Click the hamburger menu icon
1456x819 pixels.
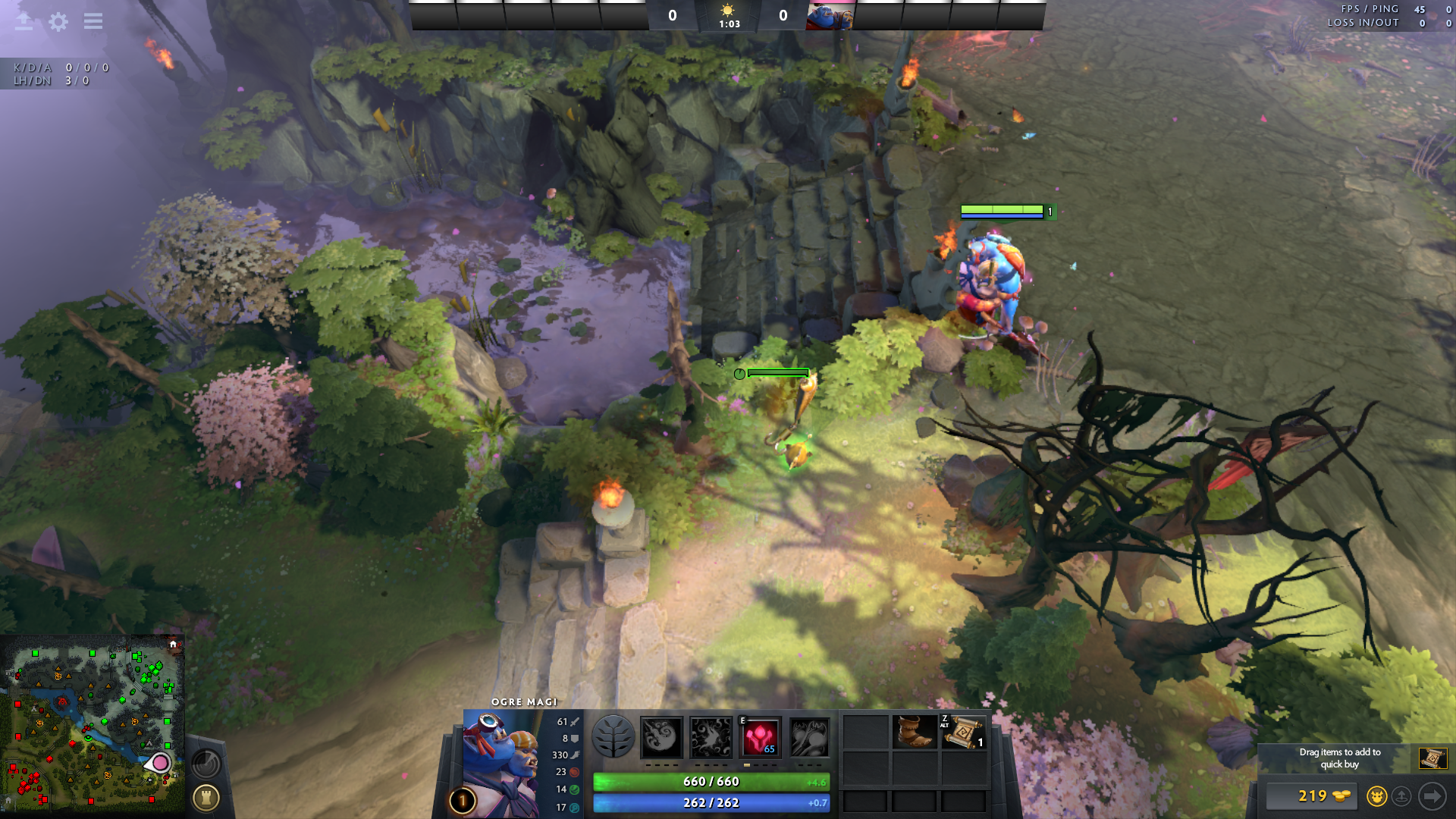tap(93, 21)
